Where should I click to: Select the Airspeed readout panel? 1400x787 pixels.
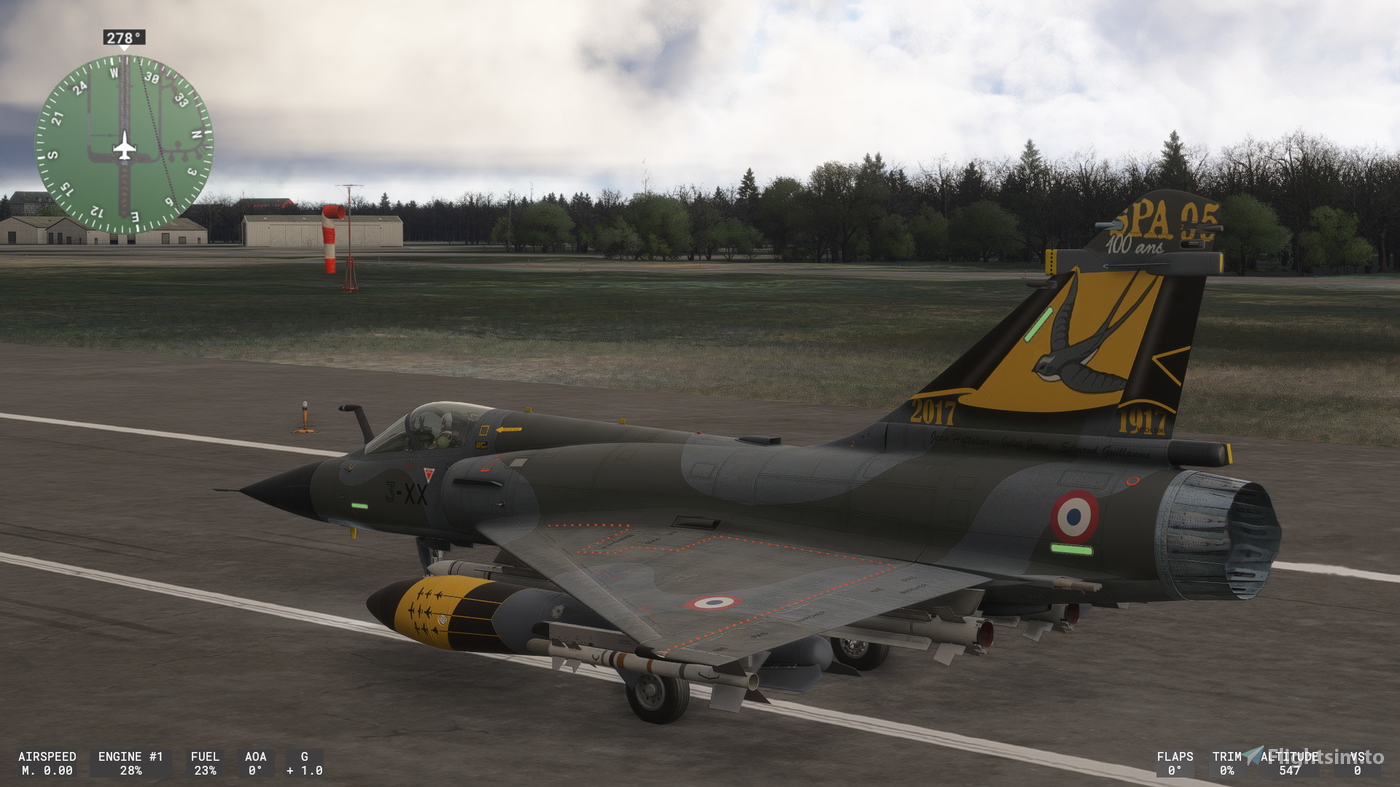45,763
